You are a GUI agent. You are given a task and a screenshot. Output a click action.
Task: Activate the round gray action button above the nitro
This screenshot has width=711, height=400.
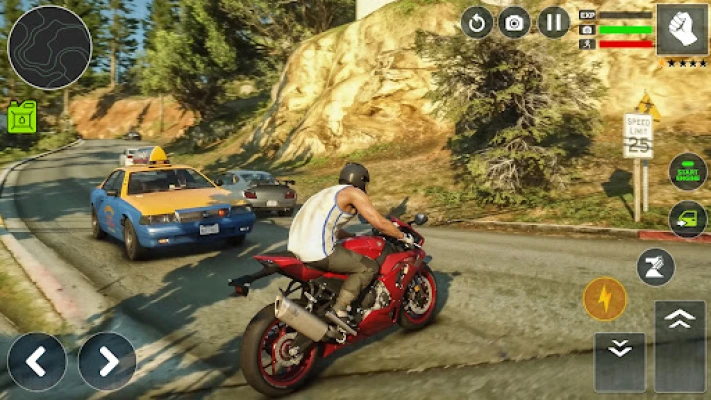coord(656,267)
